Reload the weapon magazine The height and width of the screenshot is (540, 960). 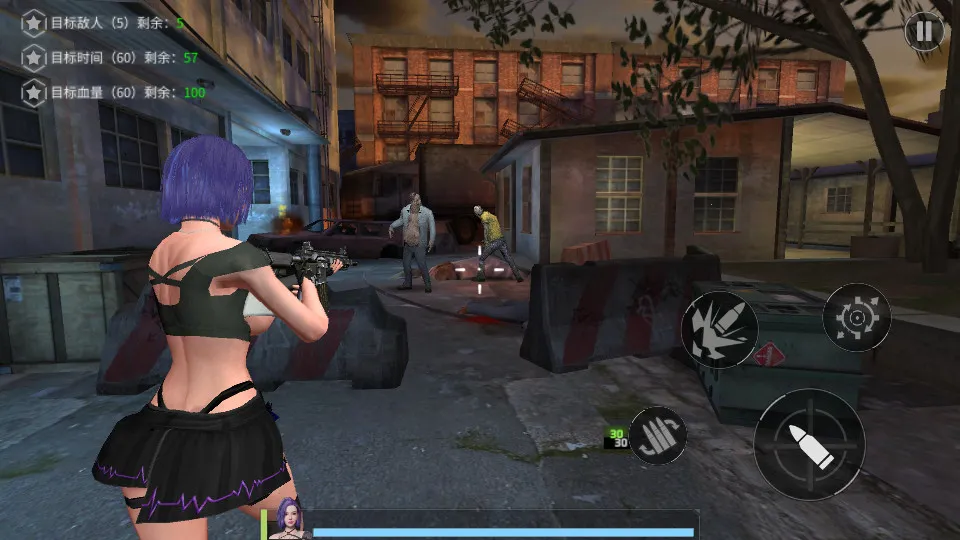pyautogui.click(x=657, y=436)
